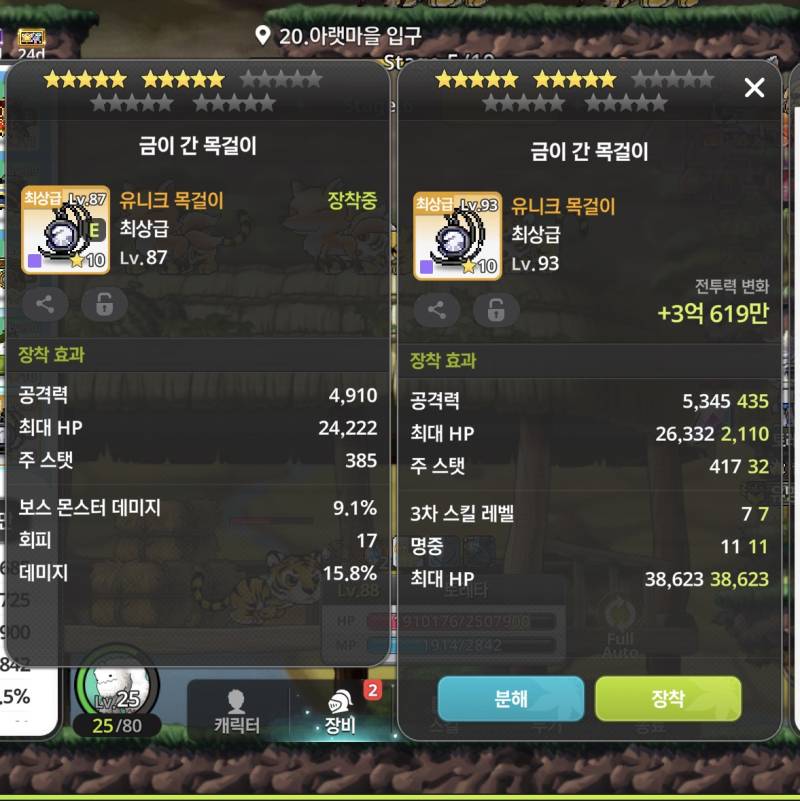Screen dimensions: 800x801
Task: Close the item comparison popup
Action: pos(754,88)
